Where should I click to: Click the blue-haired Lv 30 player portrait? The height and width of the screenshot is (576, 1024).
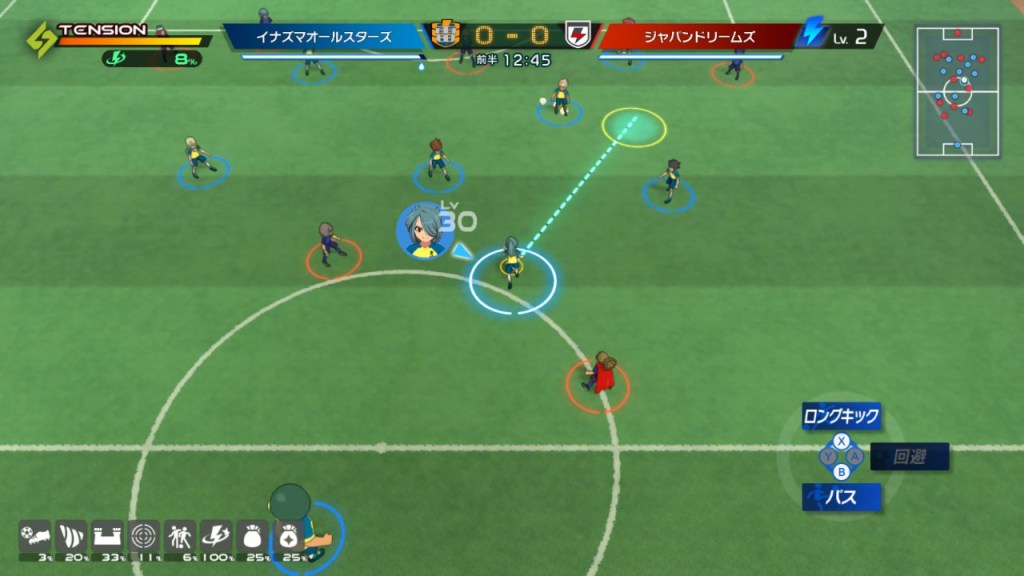(421, 231)
